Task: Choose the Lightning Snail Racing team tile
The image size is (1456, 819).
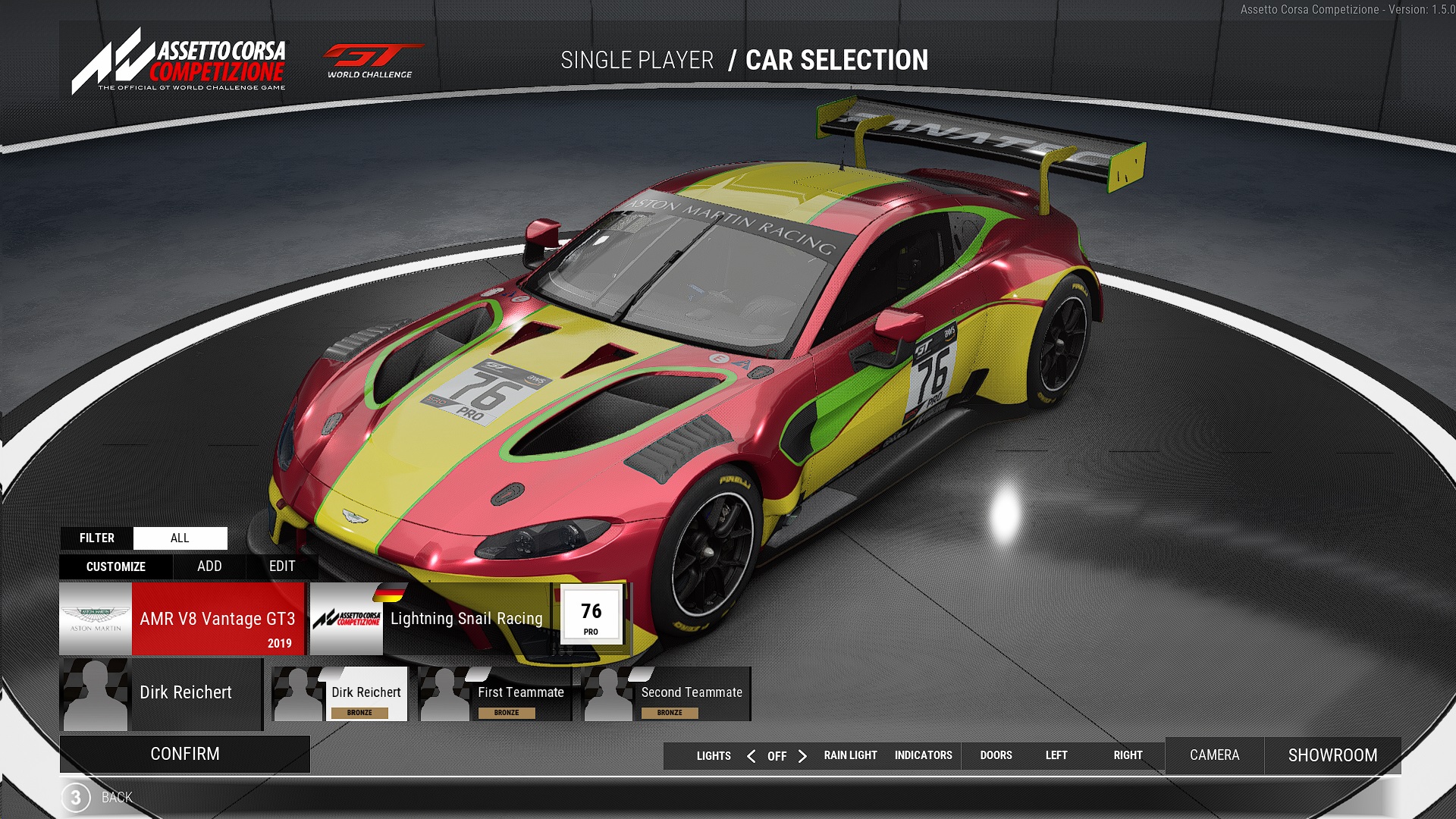Action: click(x=429, y=619)
